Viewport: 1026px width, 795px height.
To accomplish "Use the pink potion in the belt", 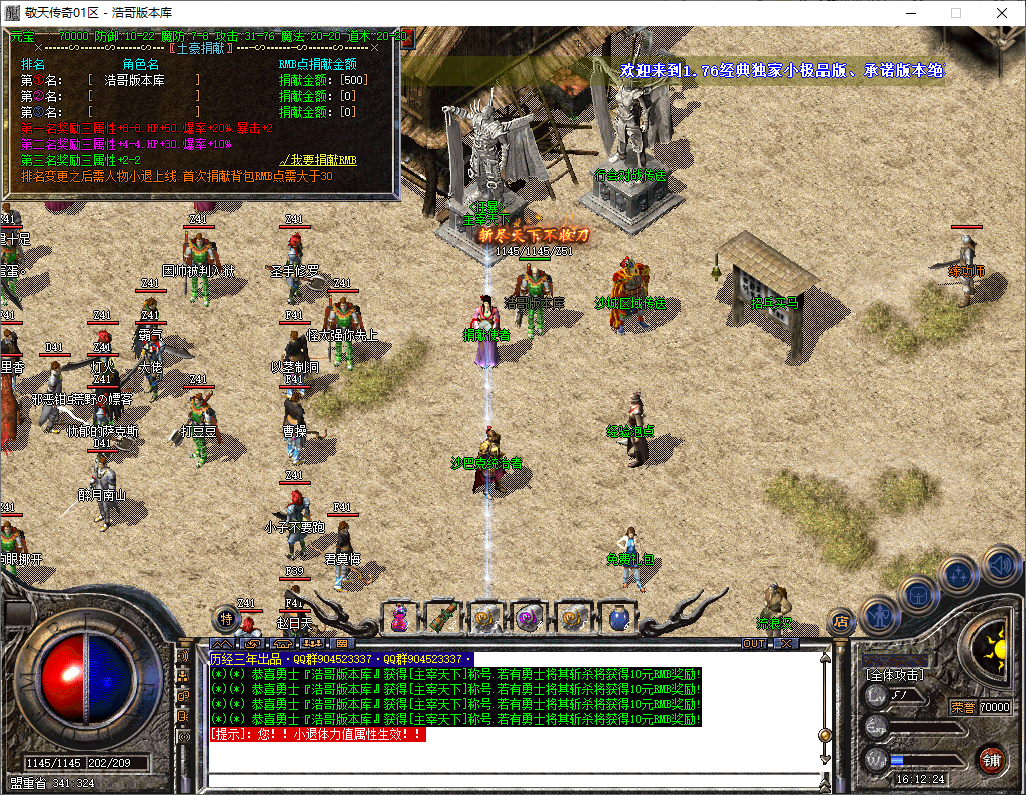I will (399, 619).
